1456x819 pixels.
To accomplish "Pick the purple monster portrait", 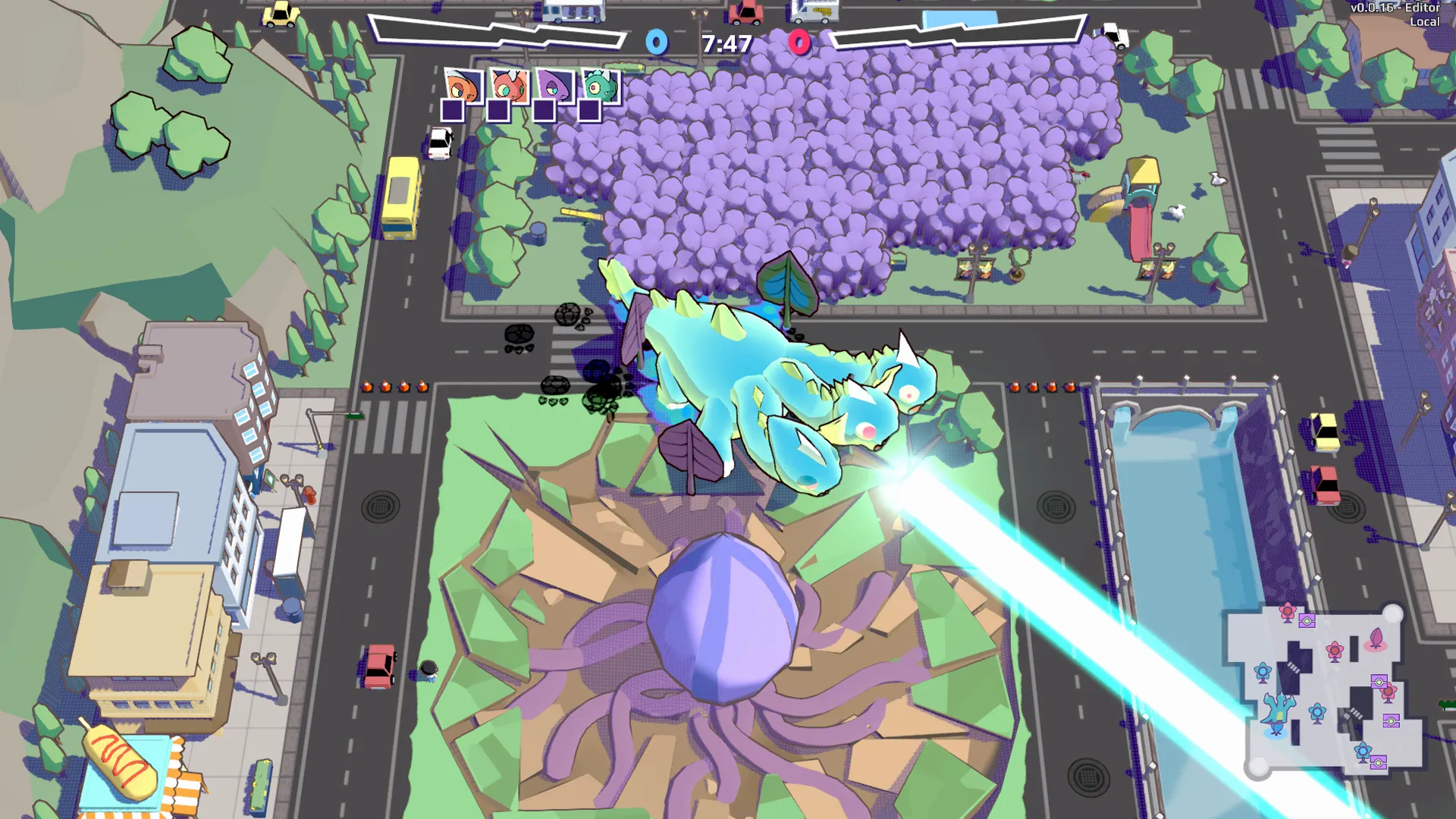I will tap(554, 86).
